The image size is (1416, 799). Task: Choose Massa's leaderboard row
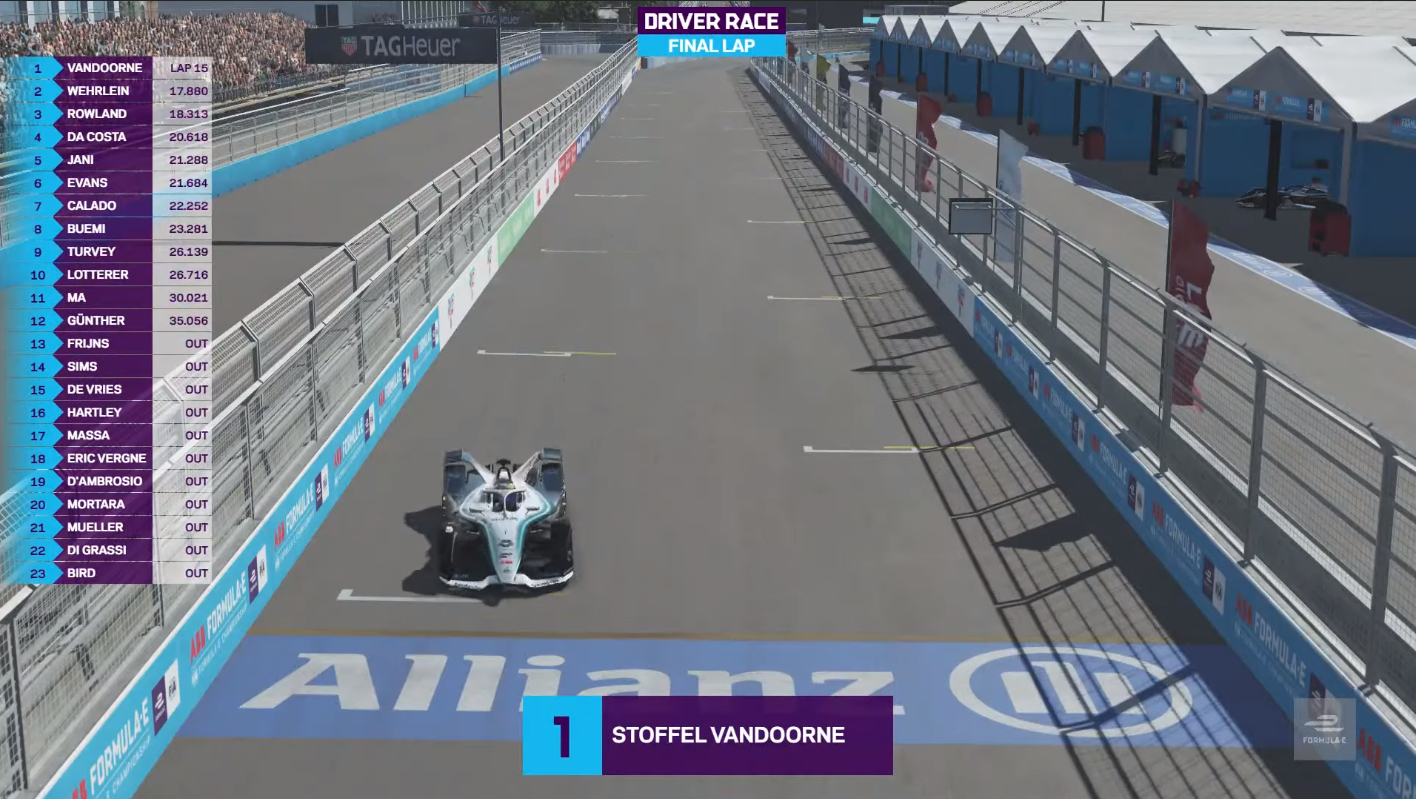pyautogui.click(x=108, y=436)
